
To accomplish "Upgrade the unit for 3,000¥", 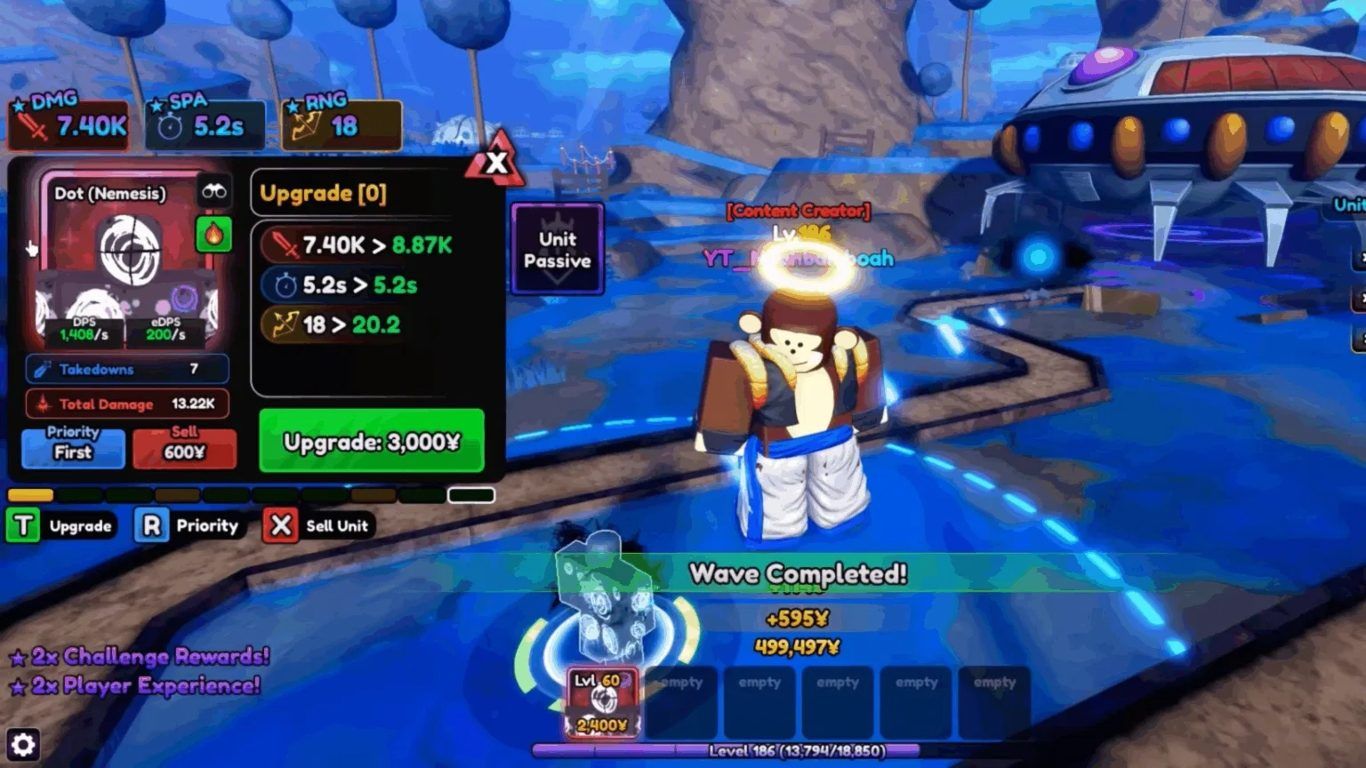I will pos(371,441).
